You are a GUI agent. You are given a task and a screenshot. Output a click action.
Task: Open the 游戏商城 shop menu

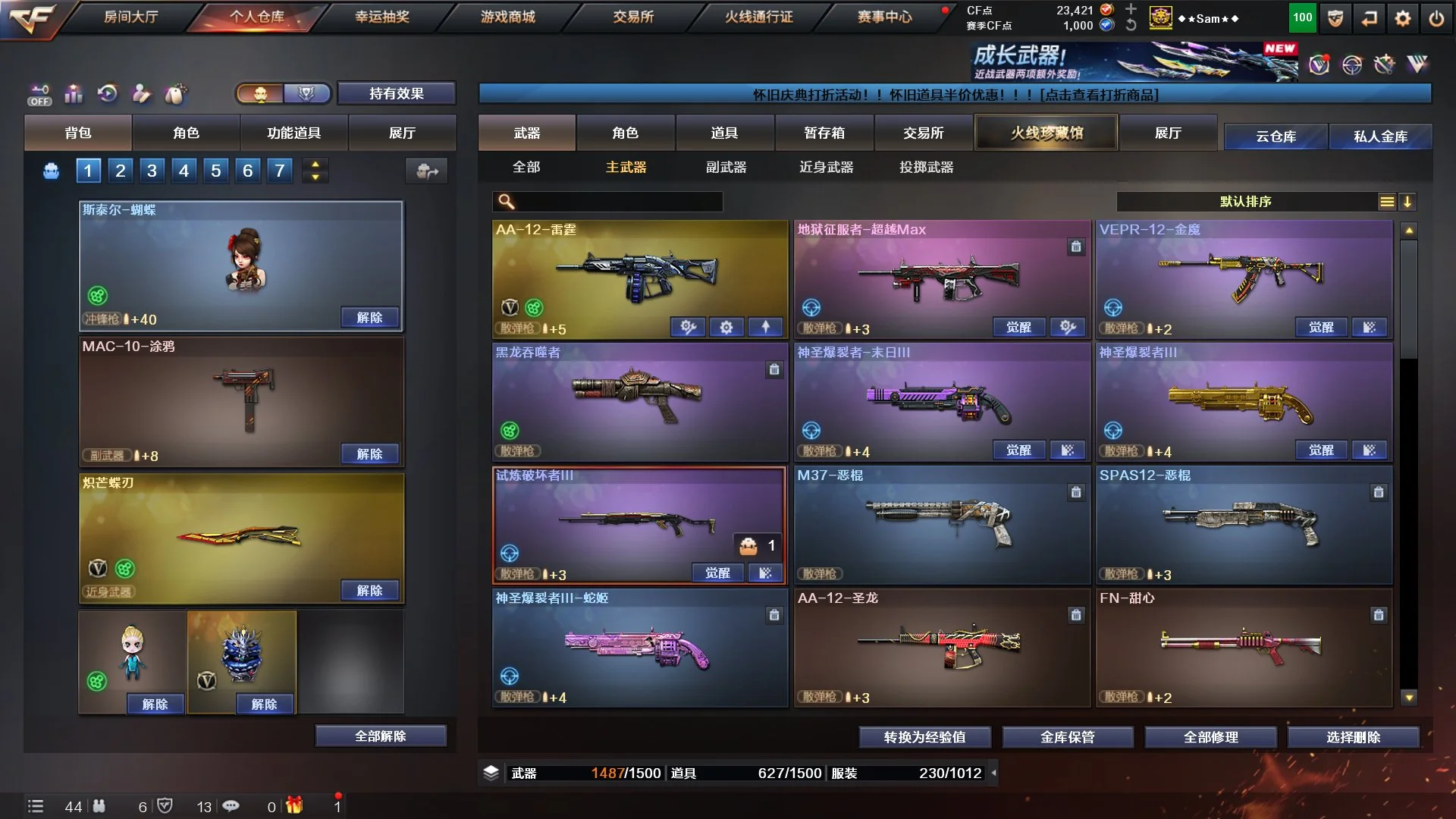point(507,17)
